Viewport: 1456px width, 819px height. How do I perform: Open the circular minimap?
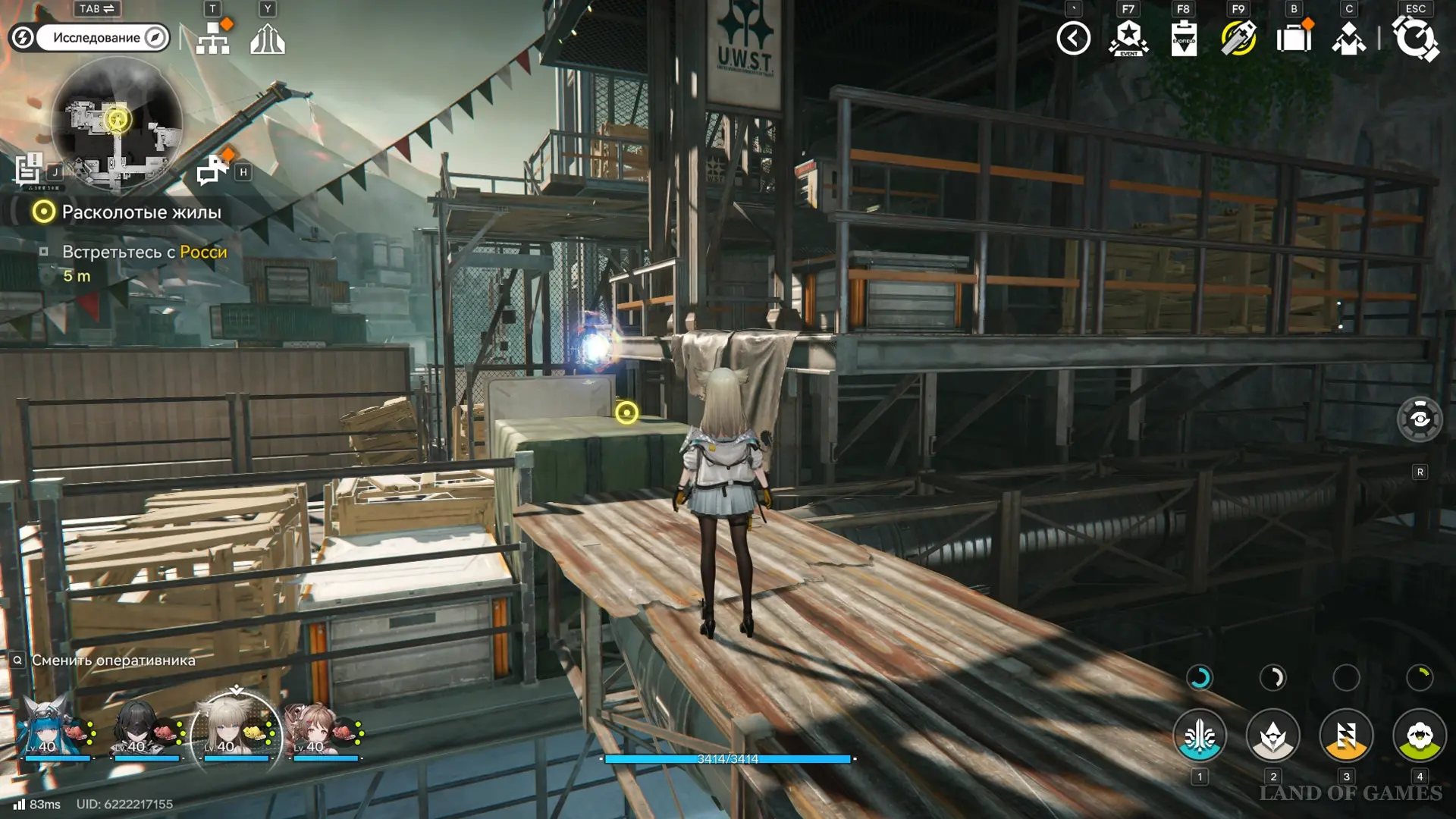coord(117,124)
